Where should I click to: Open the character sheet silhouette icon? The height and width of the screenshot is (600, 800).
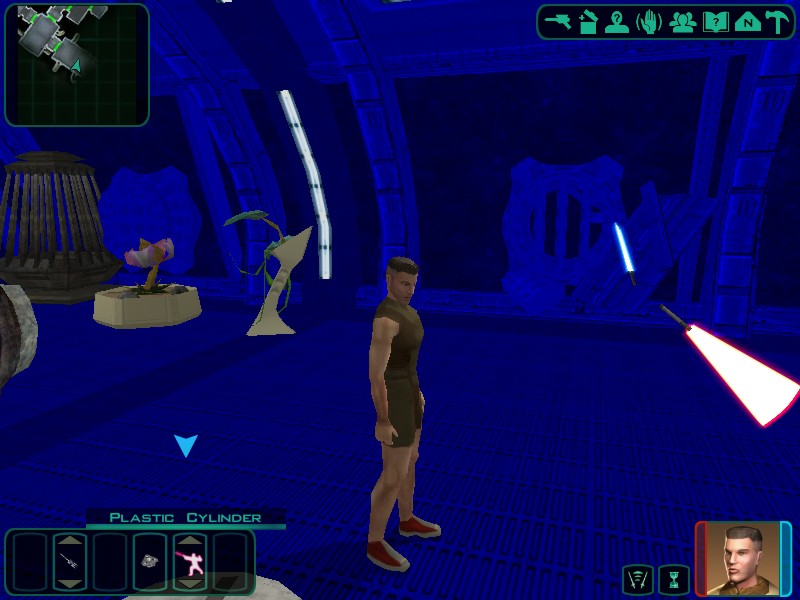[x=617, y=21]
